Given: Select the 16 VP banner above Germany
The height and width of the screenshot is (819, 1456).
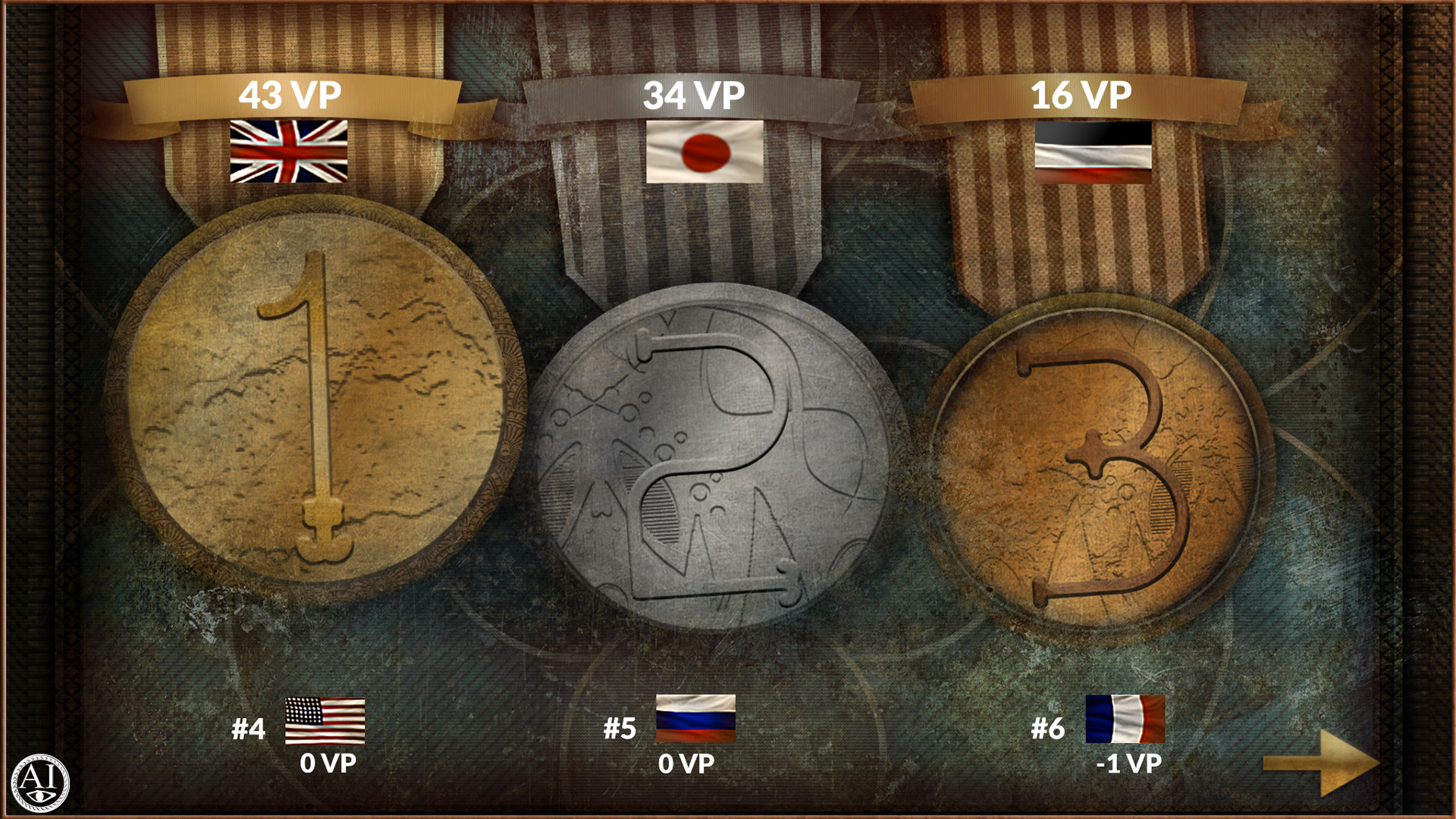Looking at the screenshot, I should (x=1083, y=94).
